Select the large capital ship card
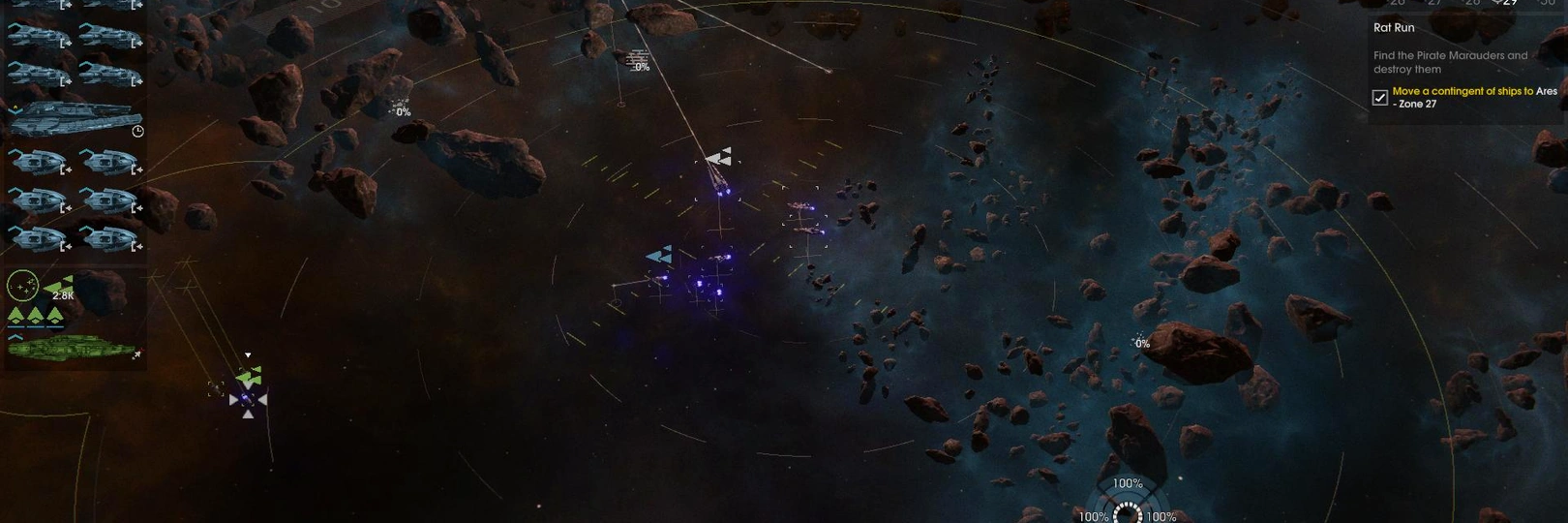Image resolution: width=1568 pixels, height=523 pixels. pyautogui.click(x=73, y=118)
